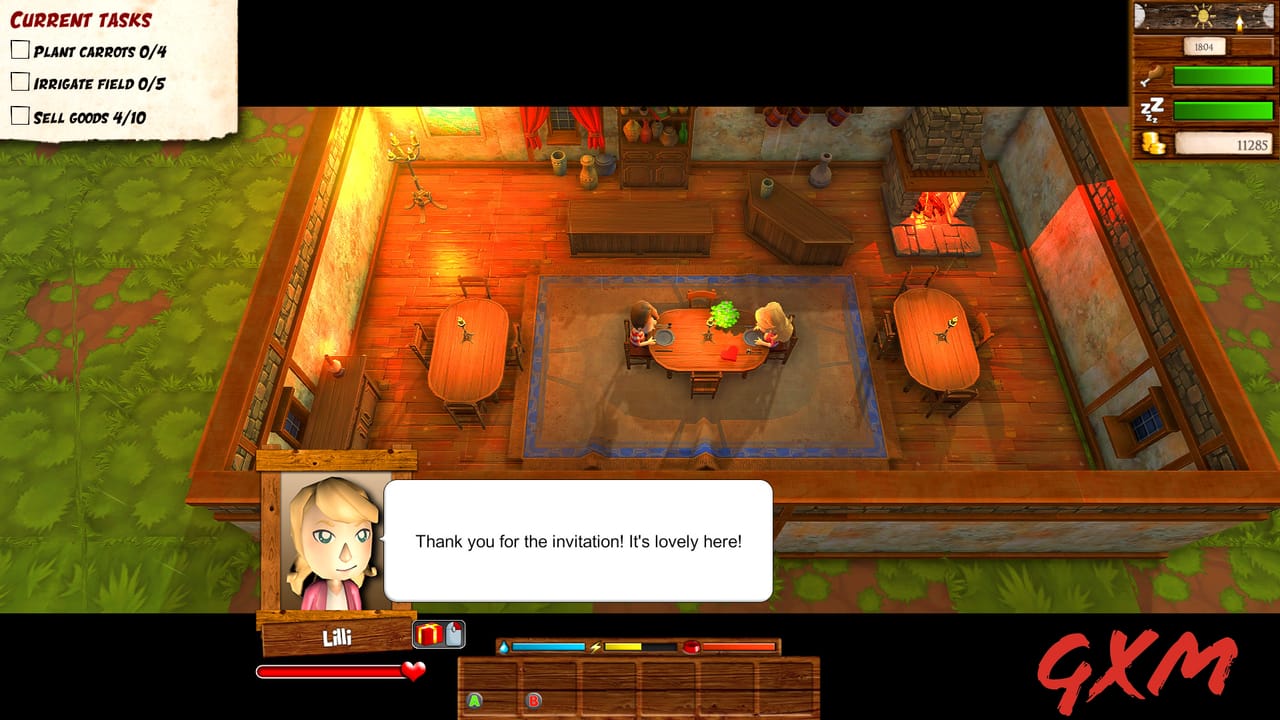Click the sun icon on the day clock
The image size is (1280, 720).
1203,16
